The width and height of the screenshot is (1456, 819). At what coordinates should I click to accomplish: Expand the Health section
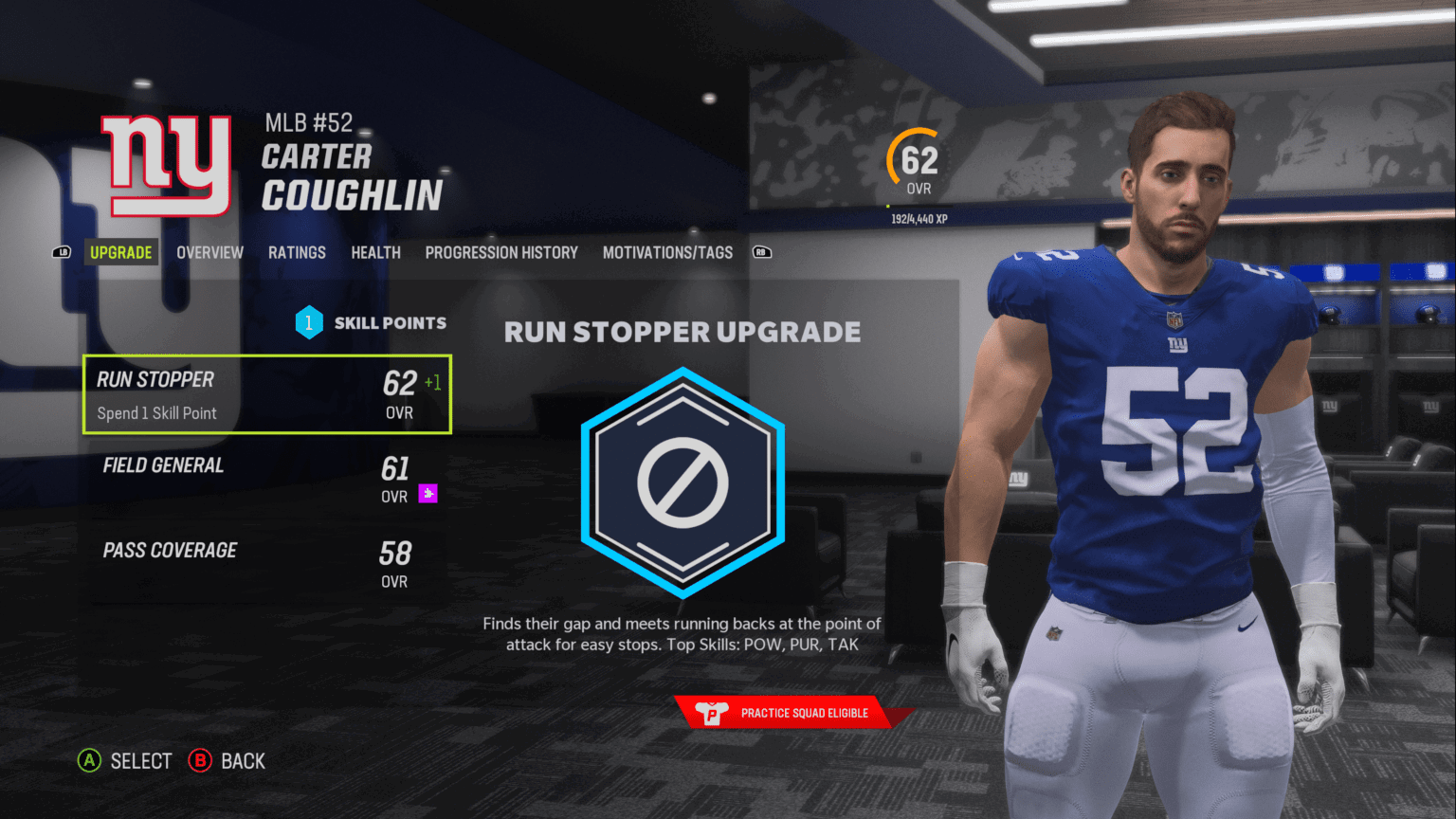click(375, 252)
